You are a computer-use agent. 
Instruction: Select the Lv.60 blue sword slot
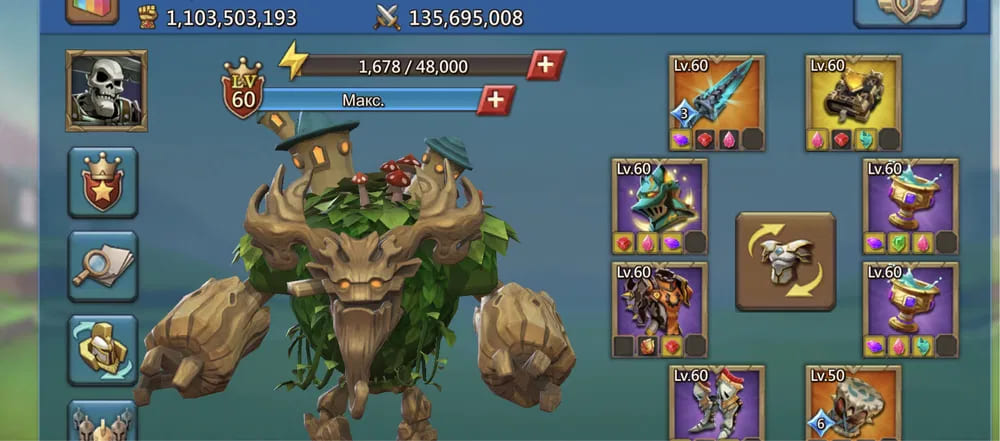[716, 103]
